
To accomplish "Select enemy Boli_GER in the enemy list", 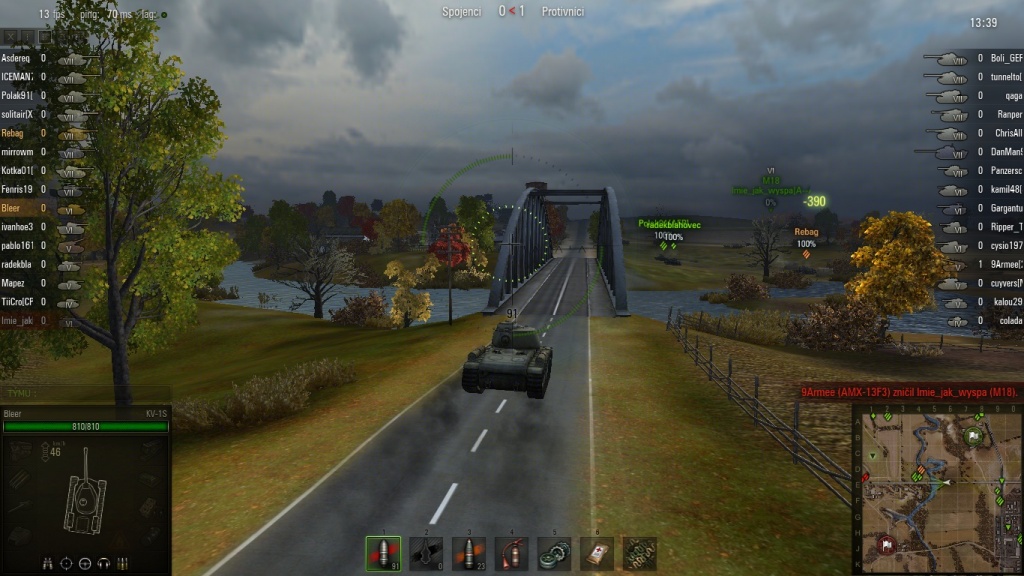I will point(1006,59).
